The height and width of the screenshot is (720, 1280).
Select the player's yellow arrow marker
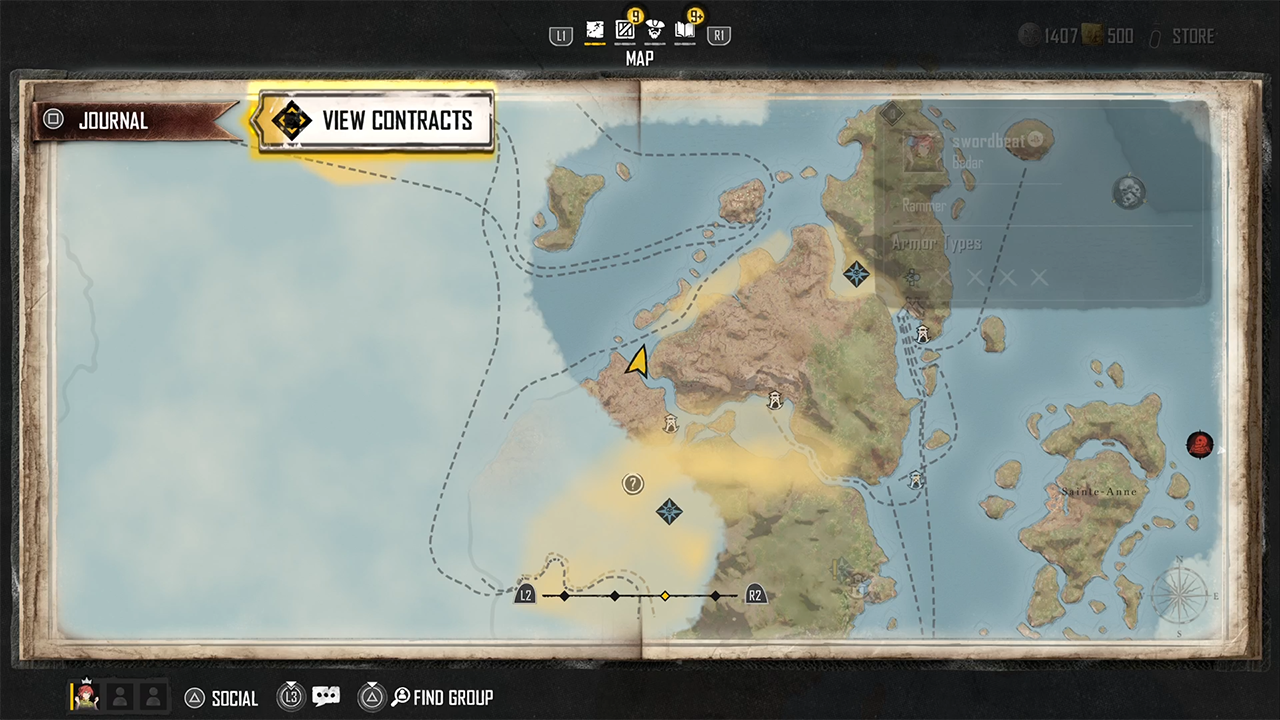tap(637, 361)
